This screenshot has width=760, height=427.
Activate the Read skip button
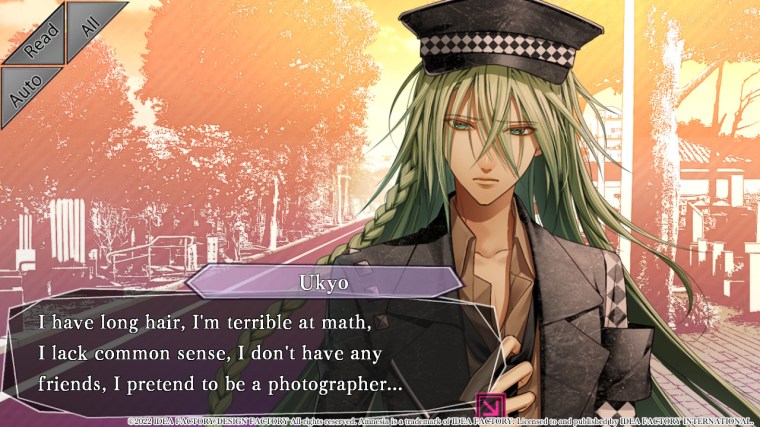pos(37,40)
